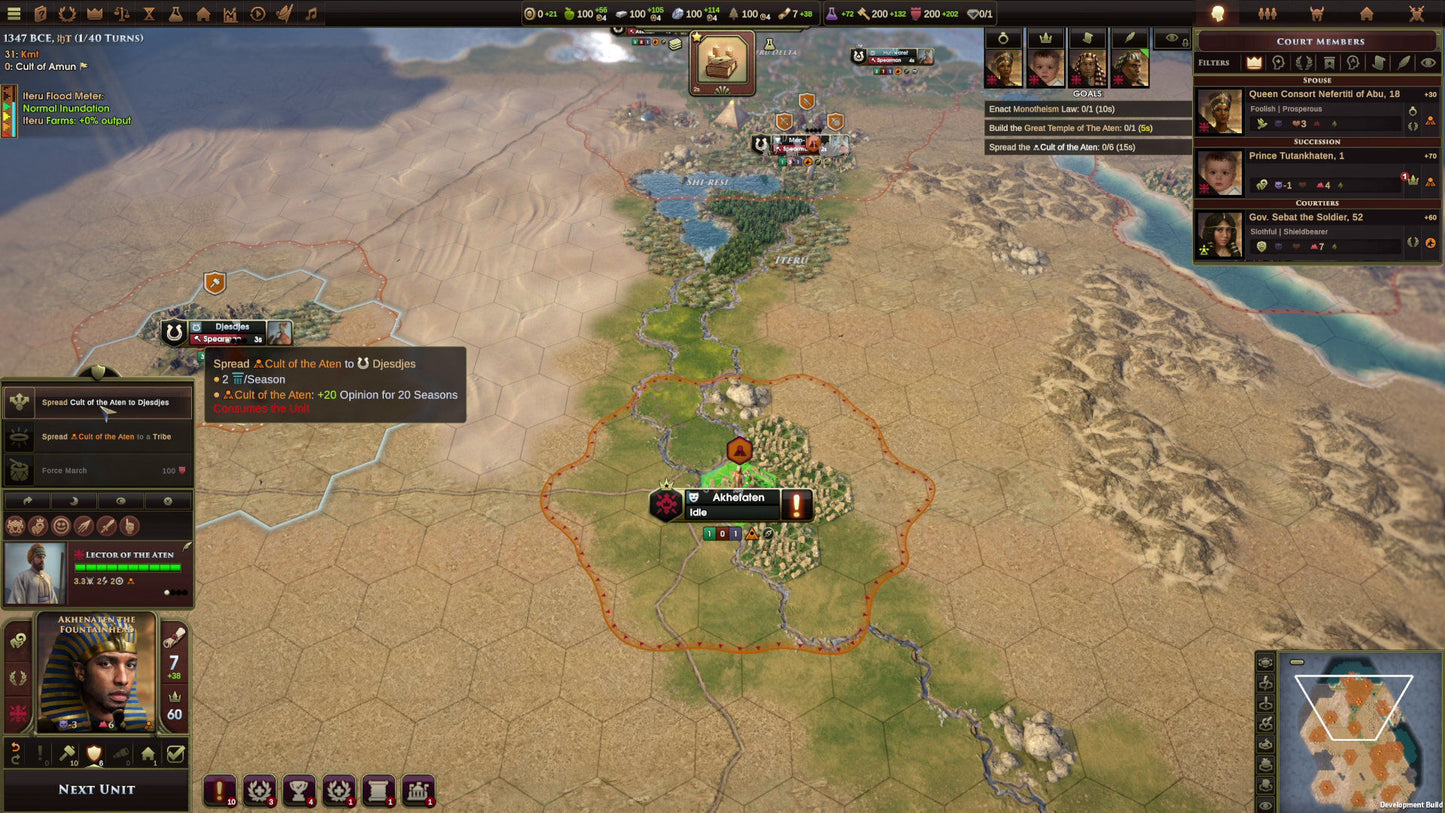The height and width of the screenshot is (813, 1445).
Task: Toggle the eye visibility filter in Court Members
Action: [x=1428, y=62]
